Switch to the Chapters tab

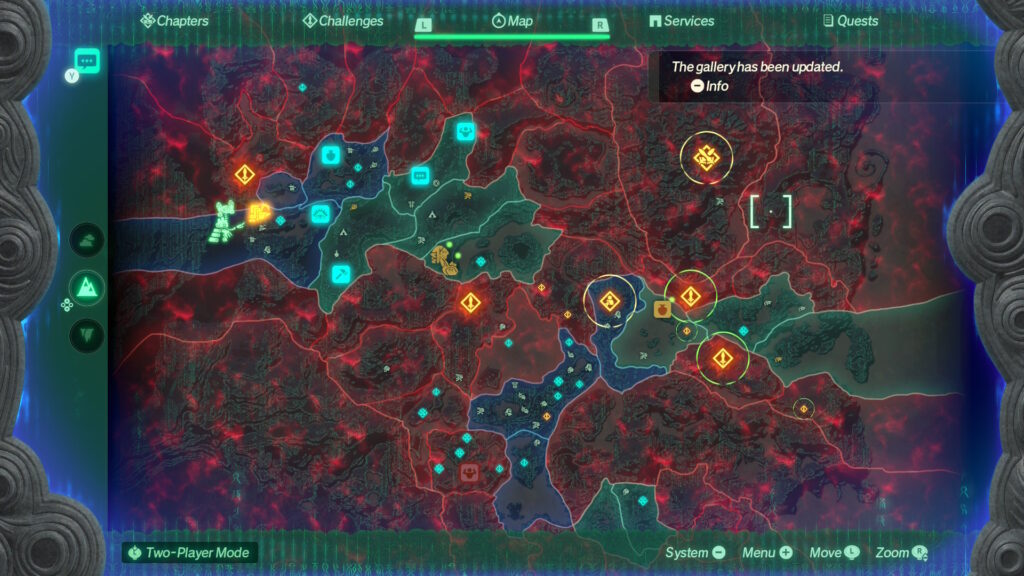pyautogui.click(x=175, y=20)
